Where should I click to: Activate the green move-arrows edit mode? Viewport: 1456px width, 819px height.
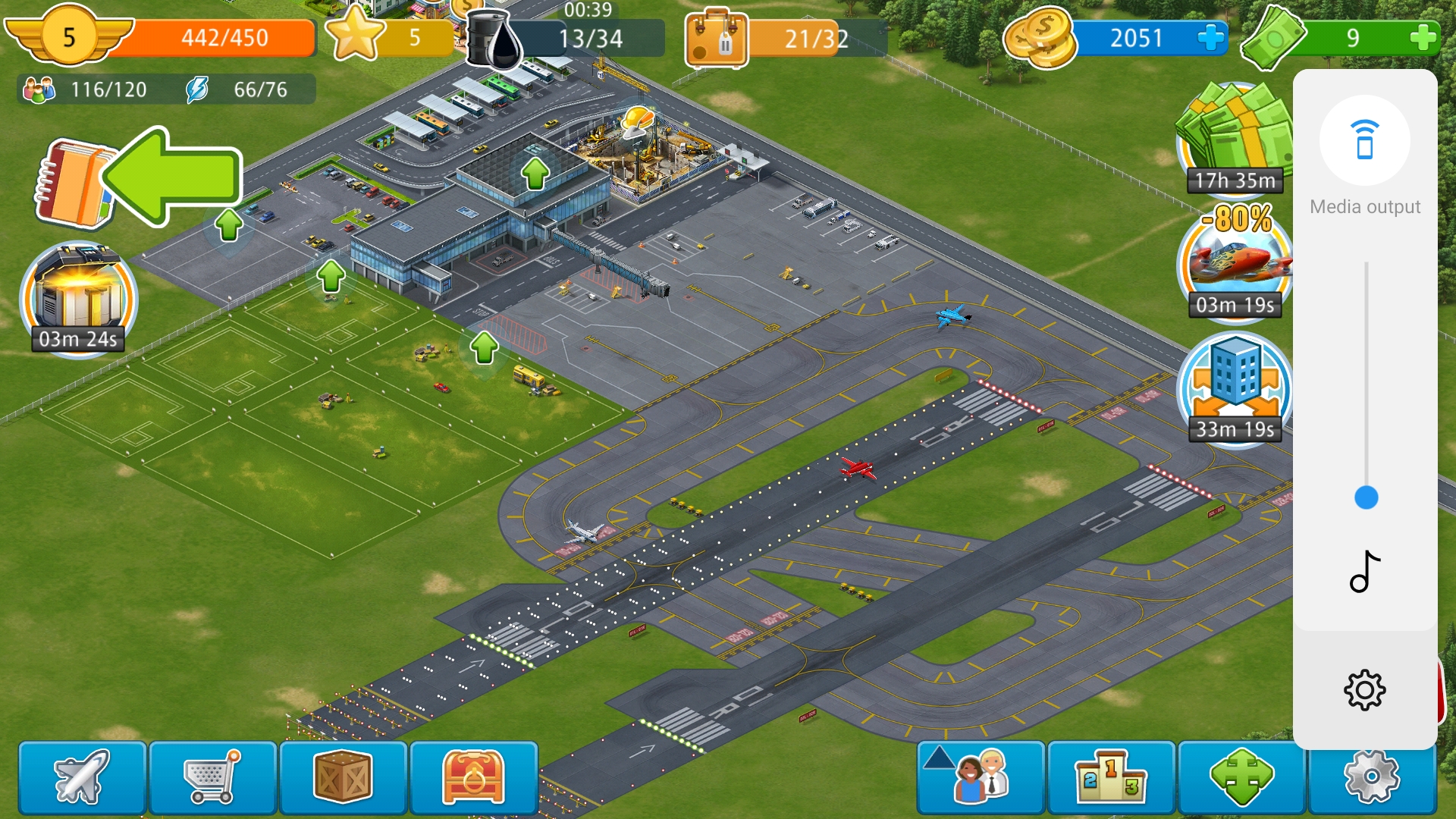tap(1241, 777)
